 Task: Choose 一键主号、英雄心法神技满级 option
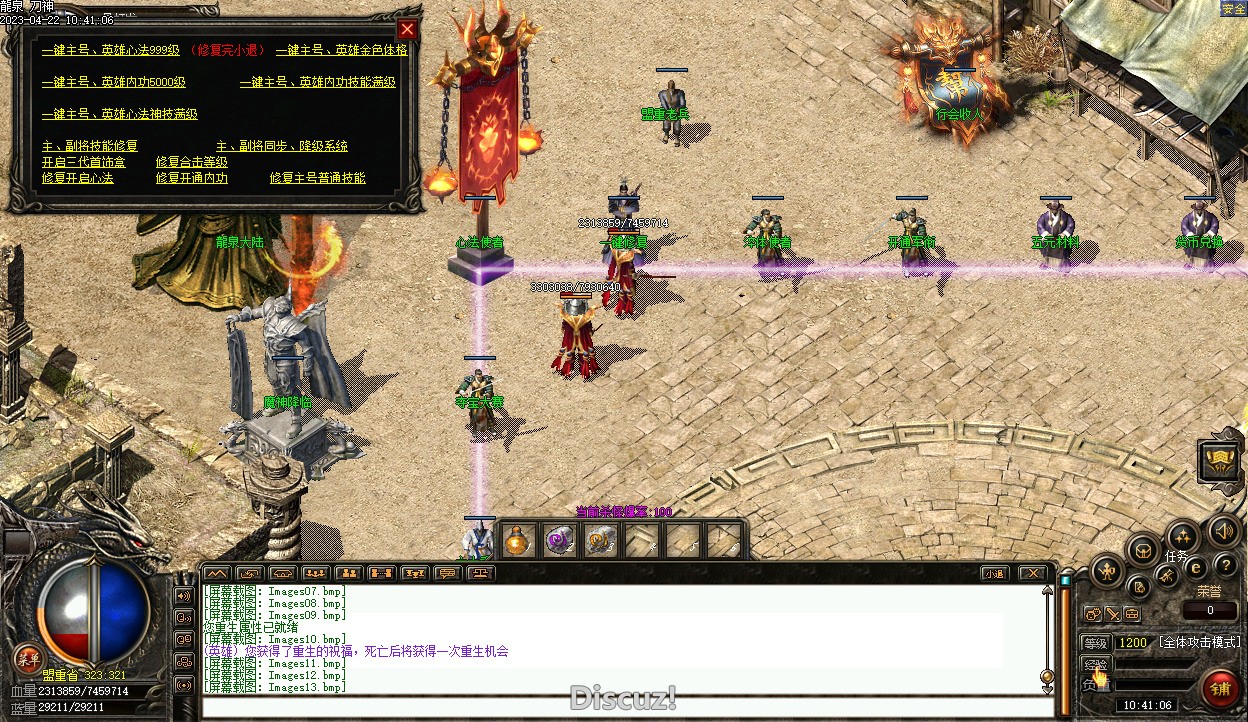120,114
